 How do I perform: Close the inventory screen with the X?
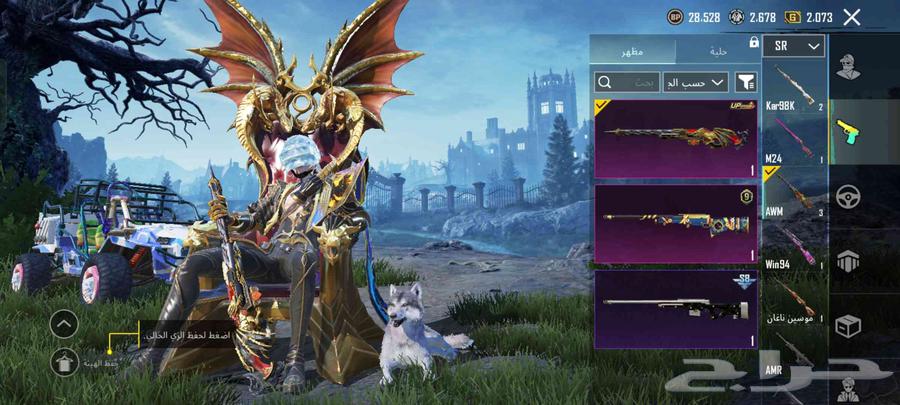852,17
